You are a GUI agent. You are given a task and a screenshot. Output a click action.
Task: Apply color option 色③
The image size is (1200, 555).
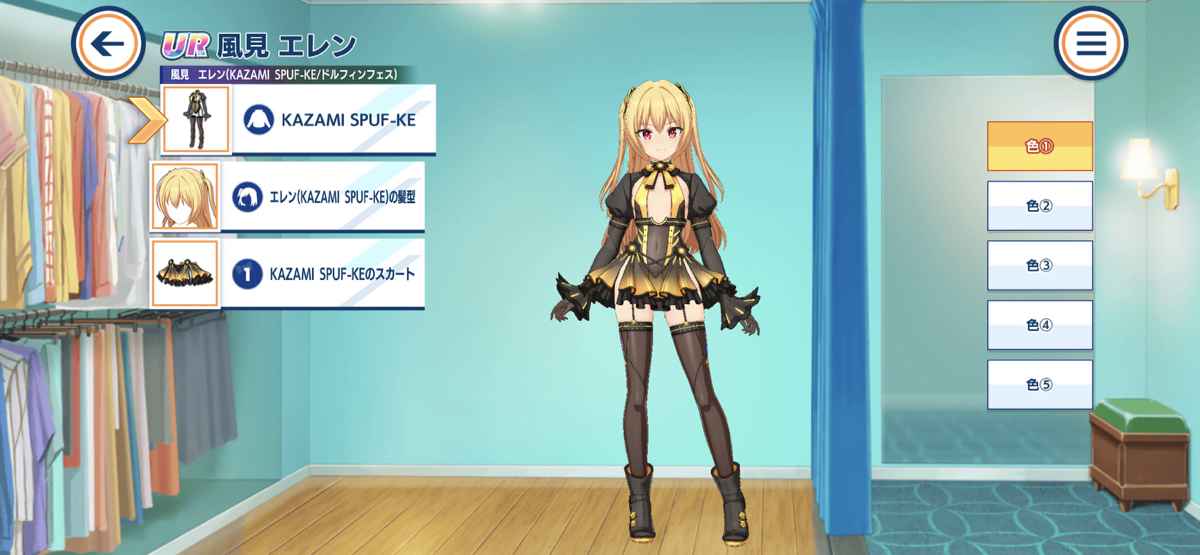click(x=1040, y=265)
